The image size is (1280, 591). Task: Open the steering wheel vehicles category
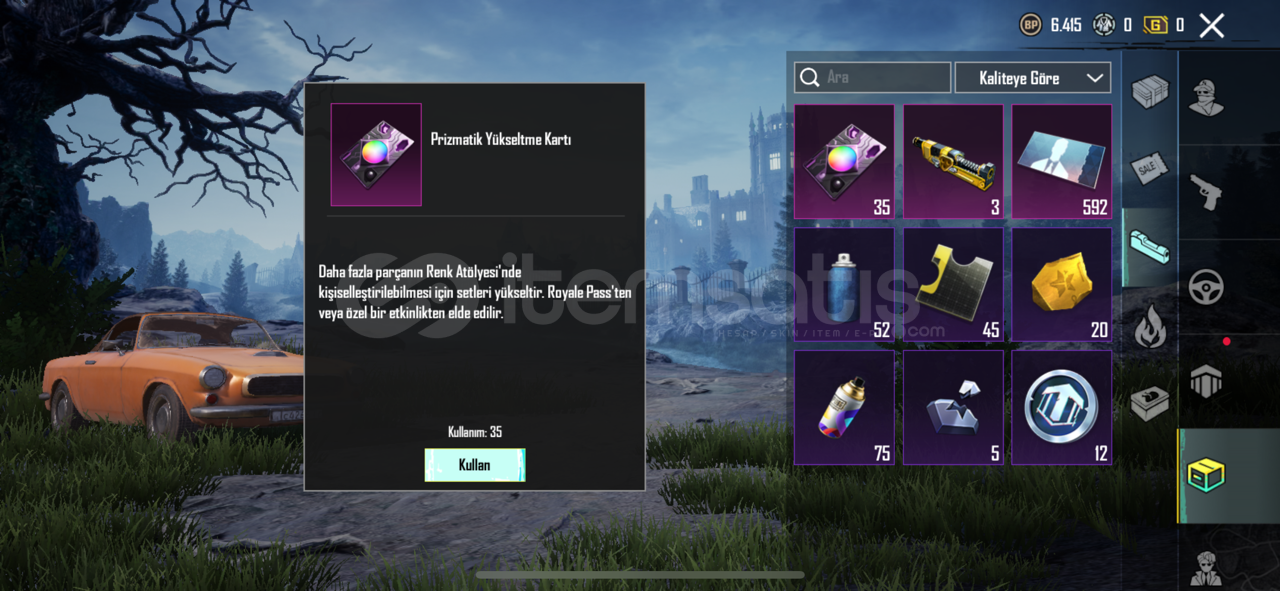pyautogui.click(x=1207, y=287)
